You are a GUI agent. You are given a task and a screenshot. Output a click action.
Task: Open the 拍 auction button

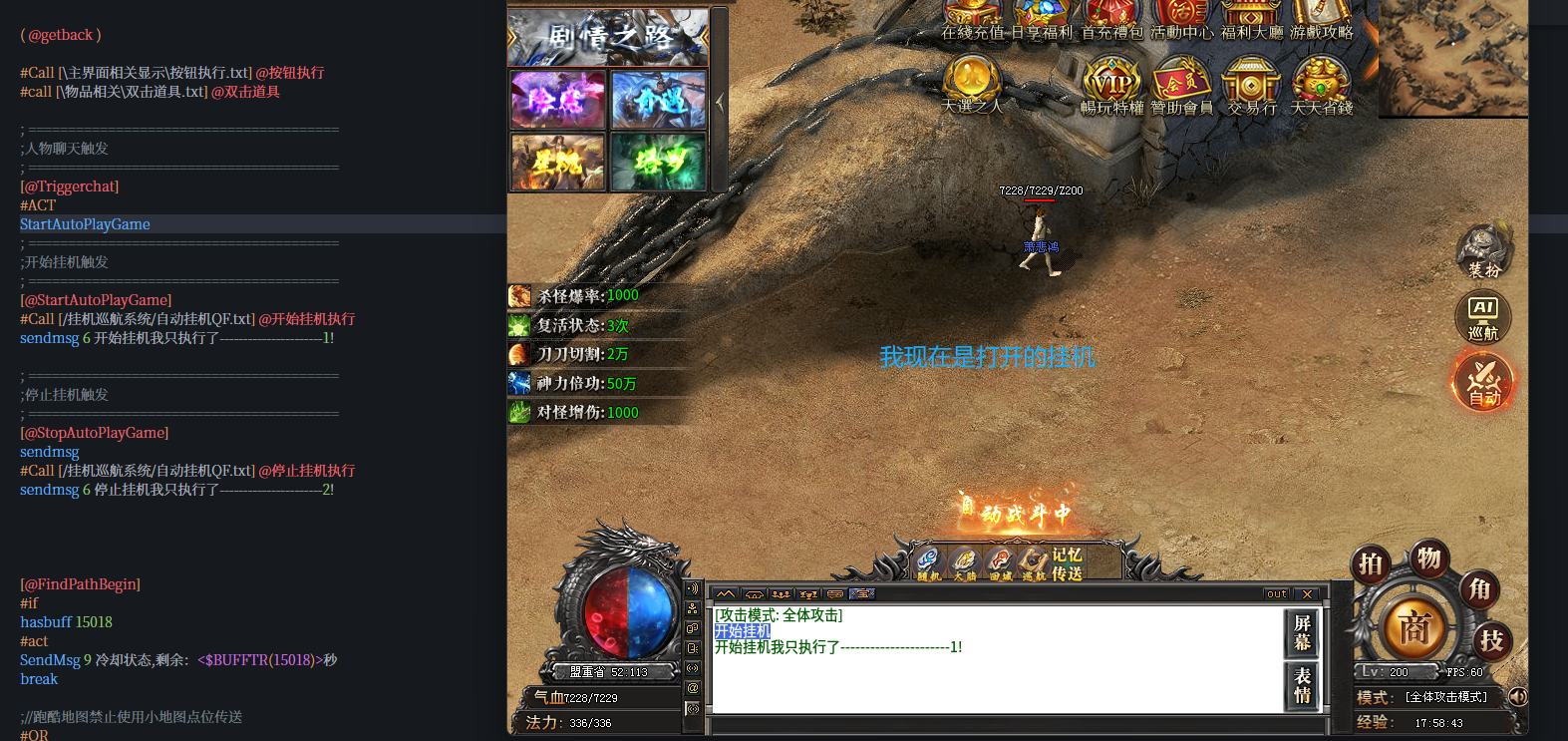click(x=1372, y=564)
